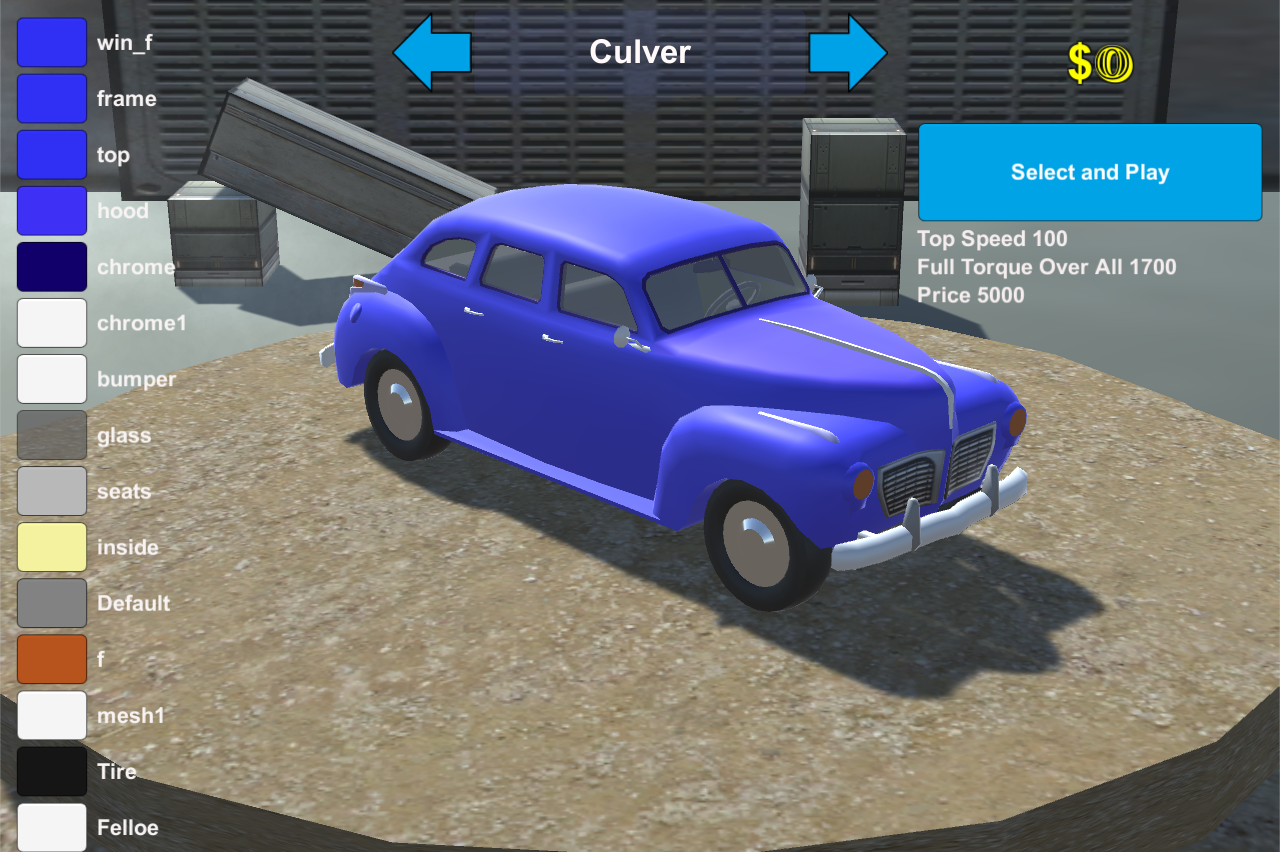Open the hood color swatch
Screen dimensions: 1280x852
[52, 211]
